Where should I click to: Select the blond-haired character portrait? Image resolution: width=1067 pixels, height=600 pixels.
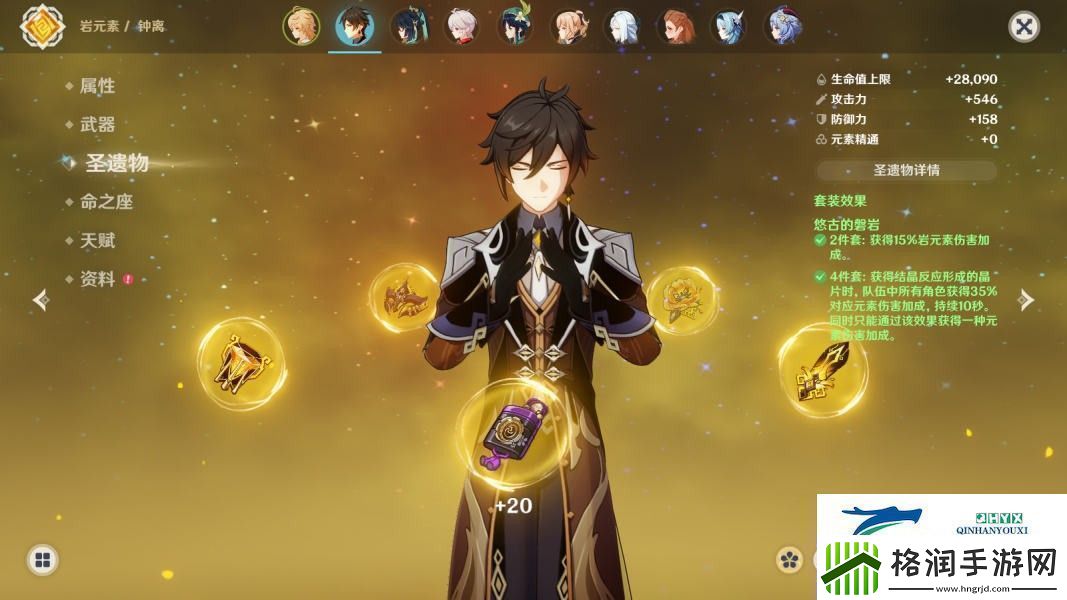pyautogui.click(x=301, y=27)
